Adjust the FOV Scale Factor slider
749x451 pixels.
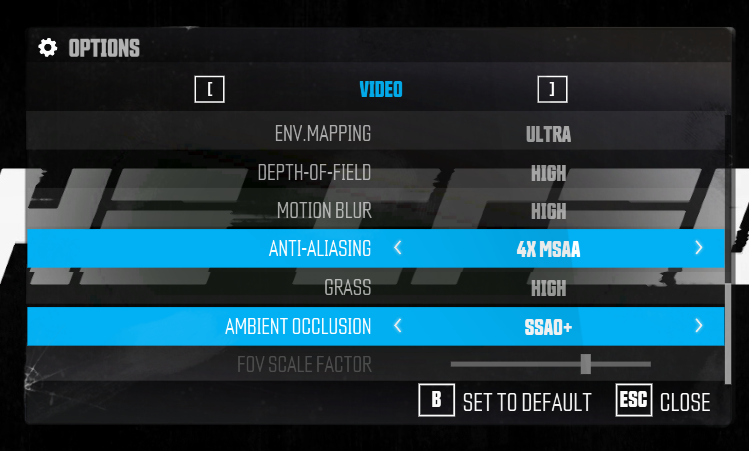click(x=586, y=364)
